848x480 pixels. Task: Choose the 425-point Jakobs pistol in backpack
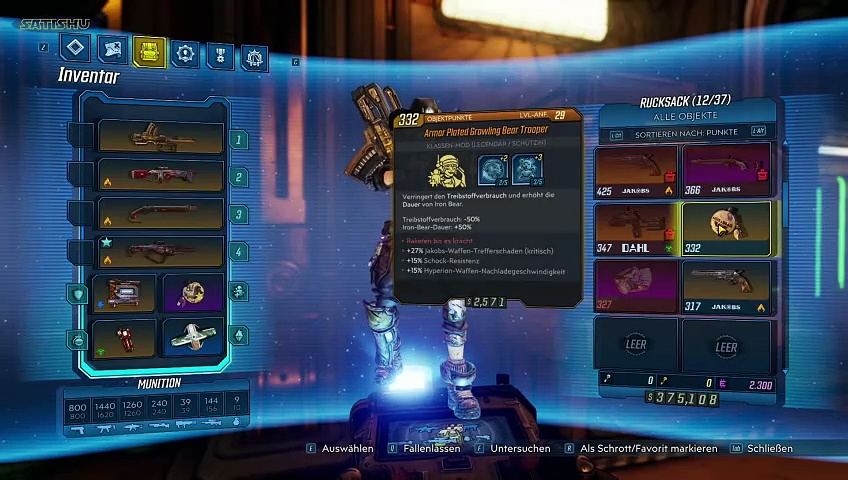(636, 170)
